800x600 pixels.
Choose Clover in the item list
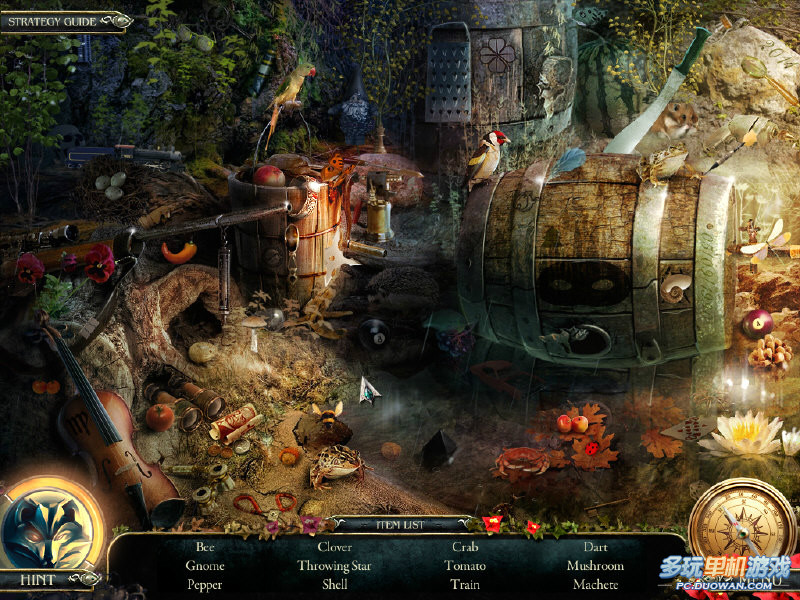tap(334, 547)
